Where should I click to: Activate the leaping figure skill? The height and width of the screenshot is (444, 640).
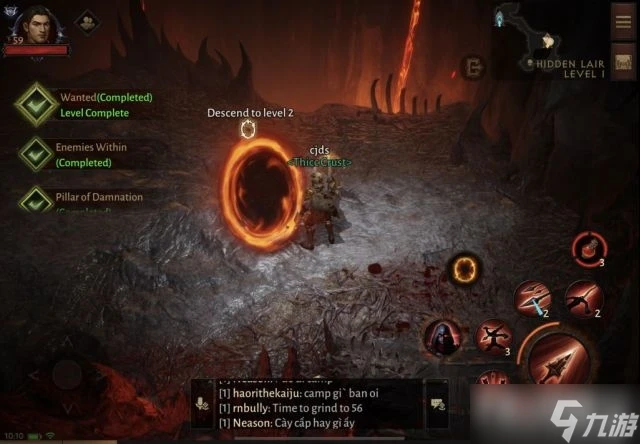click(x=494, y=336)
